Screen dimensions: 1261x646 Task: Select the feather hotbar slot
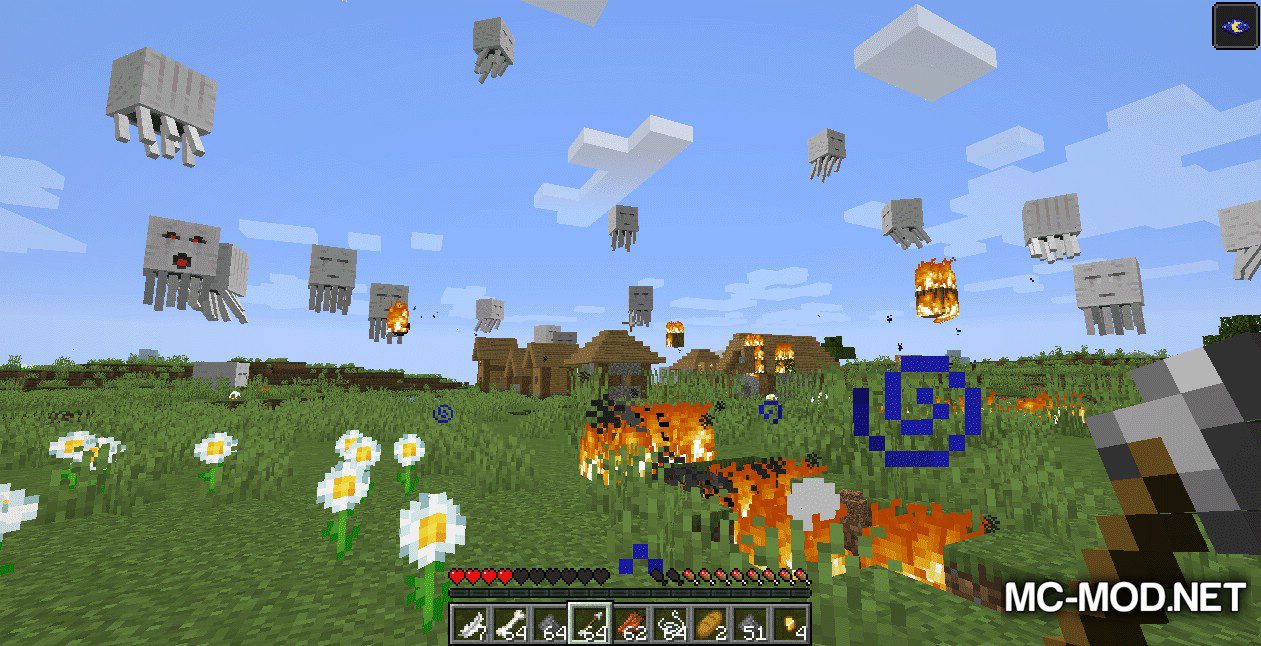click(x=470, y=624)
